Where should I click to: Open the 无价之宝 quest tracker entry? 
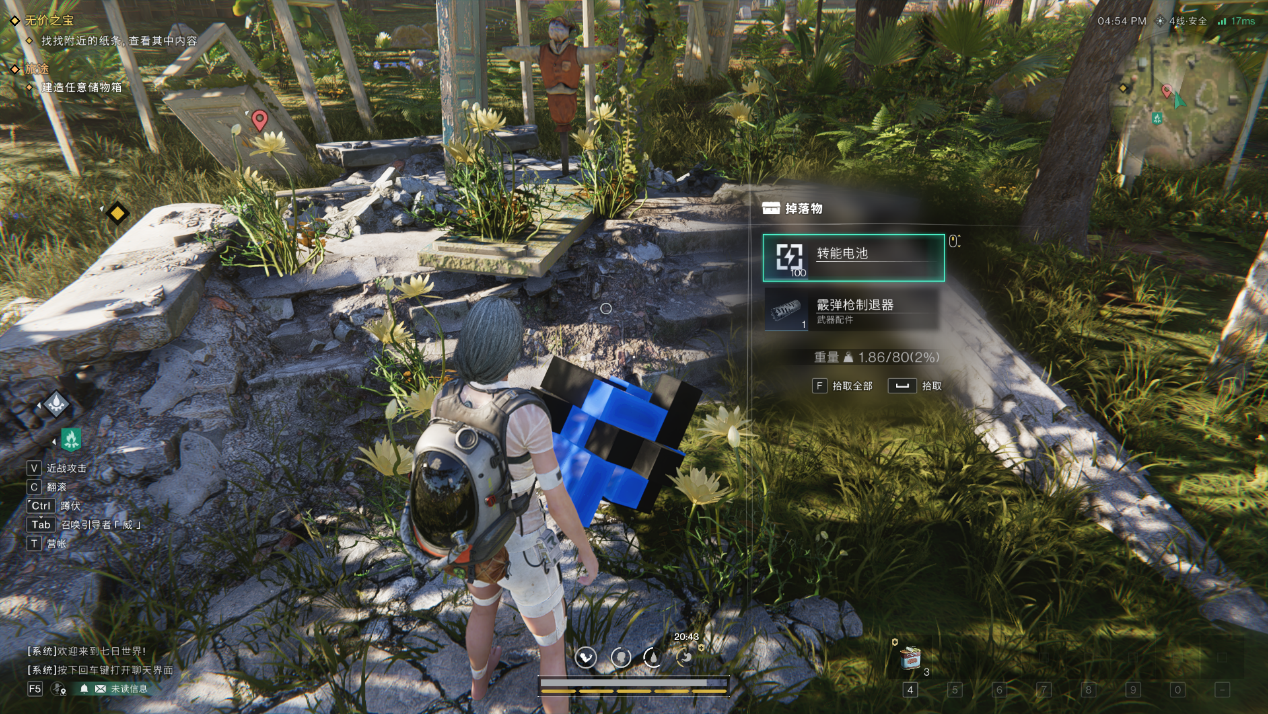point(48,21)
